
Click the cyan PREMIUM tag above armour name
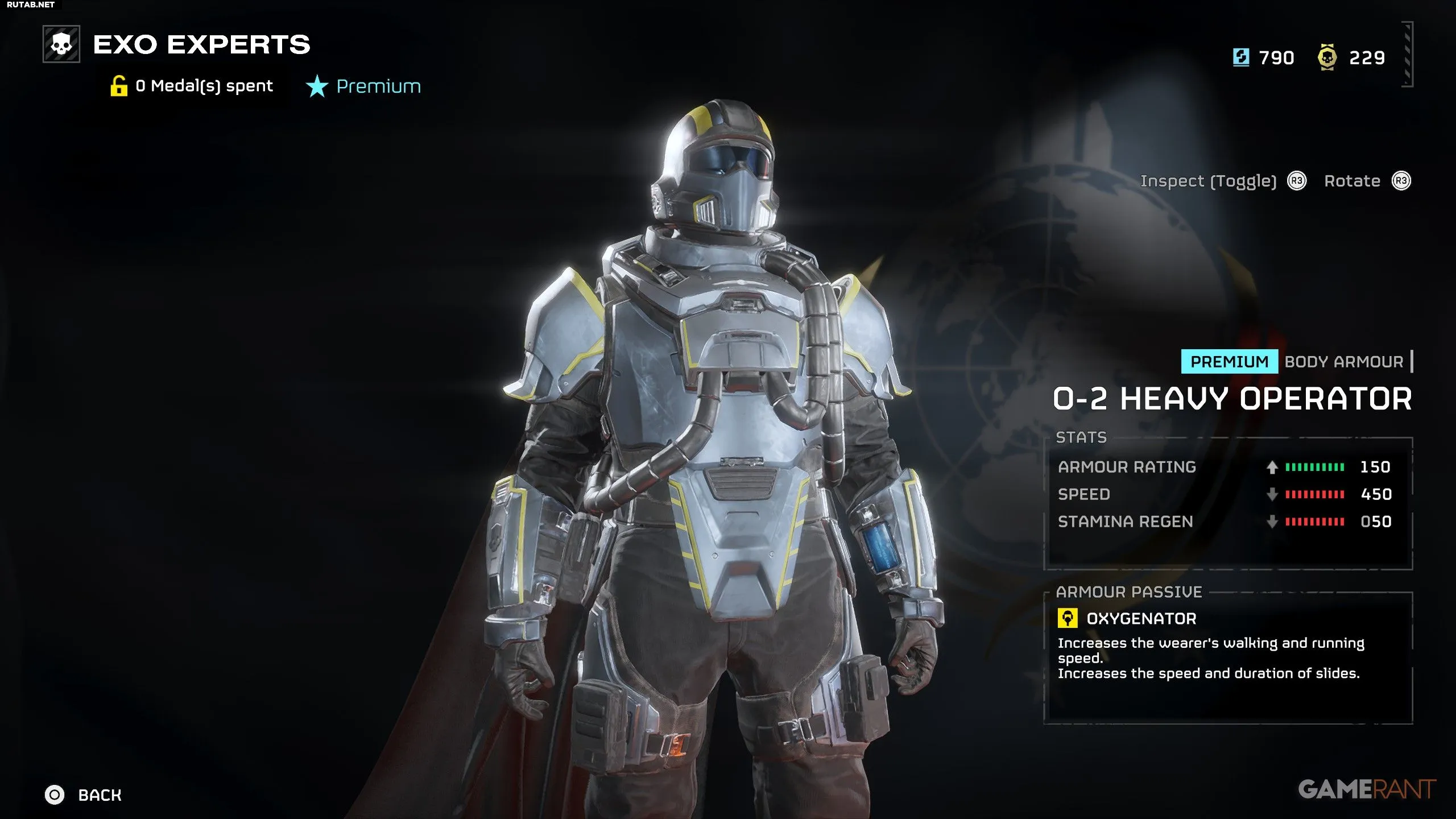click(1229, 362)
